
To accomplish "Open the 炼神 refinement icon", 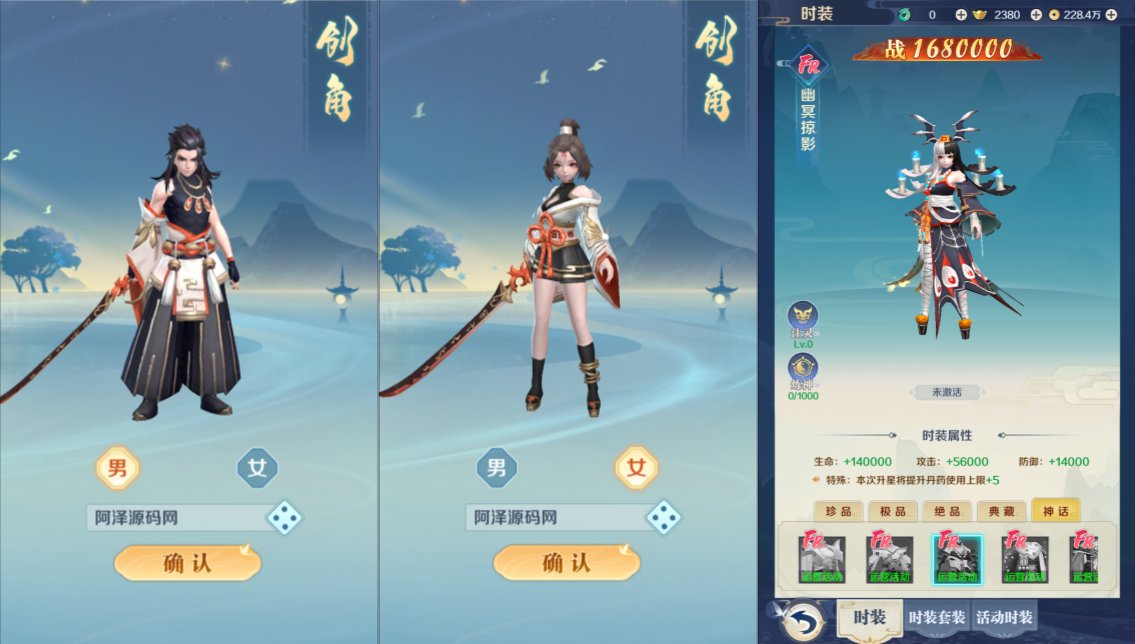I will tap(802, 368).
